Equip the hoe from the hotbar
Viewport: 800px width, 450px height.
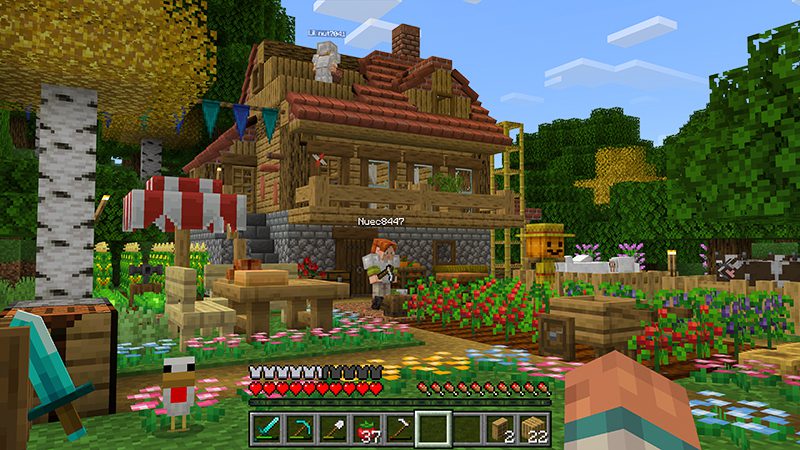pyautogui.click(x=399, y=428)
